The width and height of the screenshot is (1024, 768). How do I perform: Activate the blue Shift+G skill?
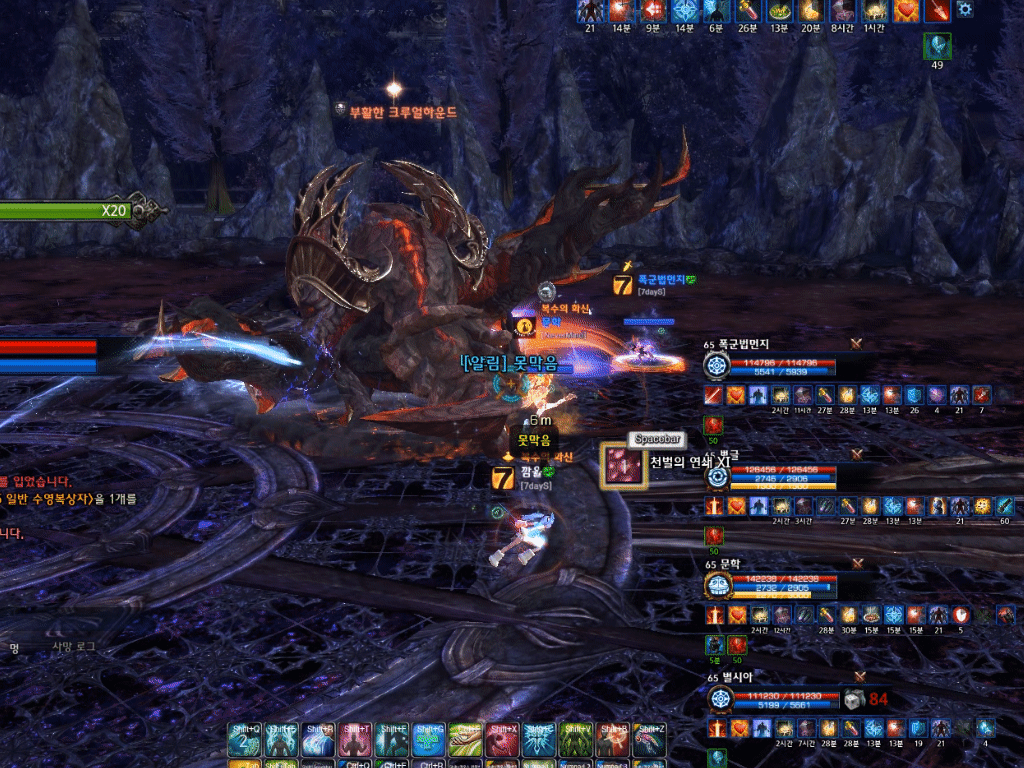pos(429,740)
